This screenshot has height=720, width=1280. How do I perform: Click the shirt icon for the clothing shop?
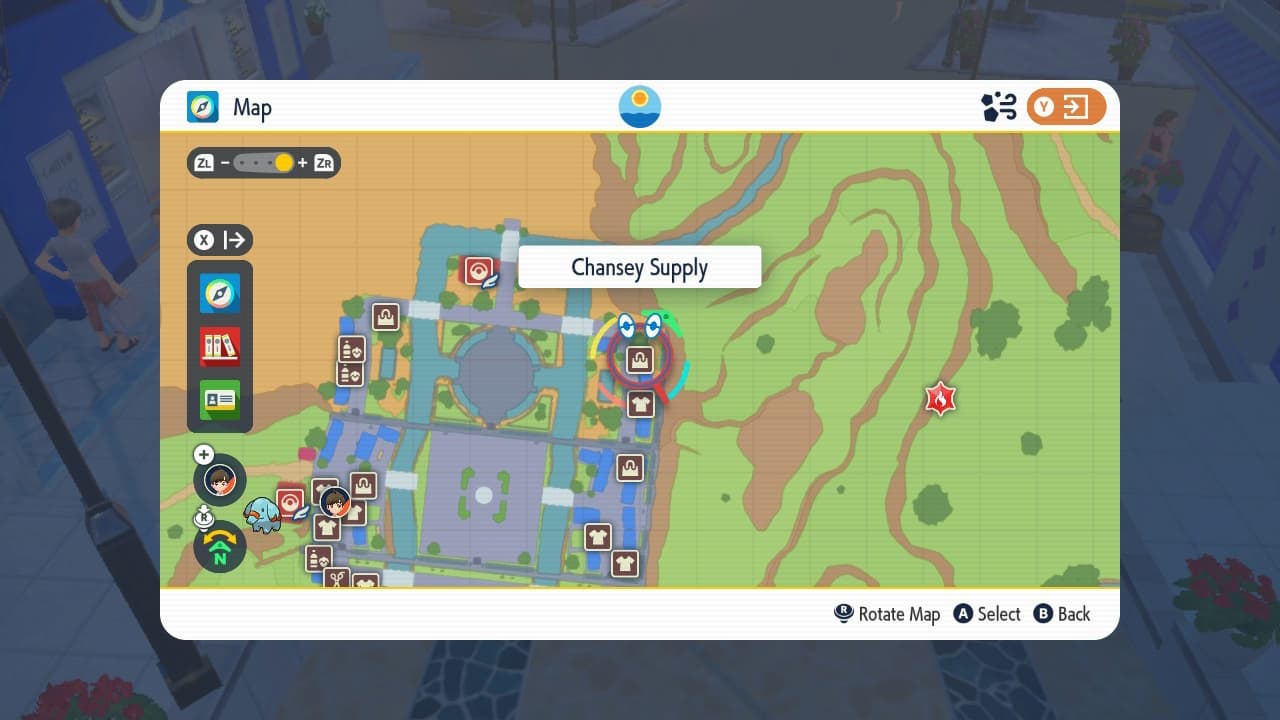[x=639, y=404]
